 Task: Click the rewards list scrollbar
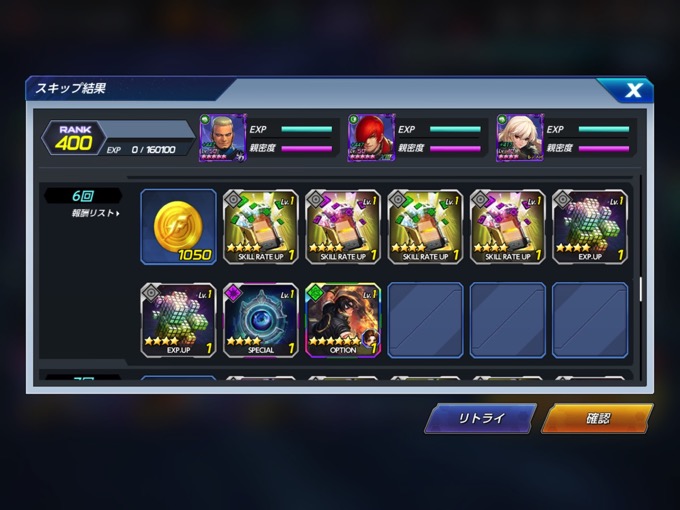click(640, 290)
